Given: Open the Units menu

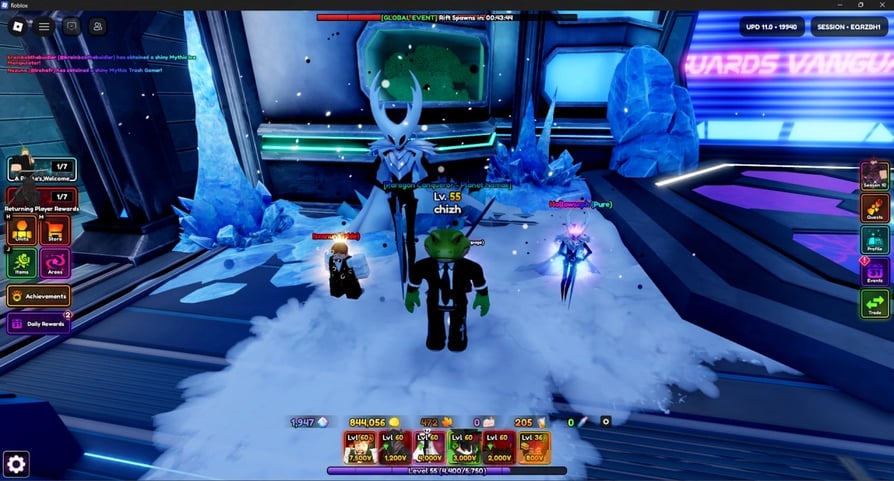Looking at the screenshot, I should [22, 230].
